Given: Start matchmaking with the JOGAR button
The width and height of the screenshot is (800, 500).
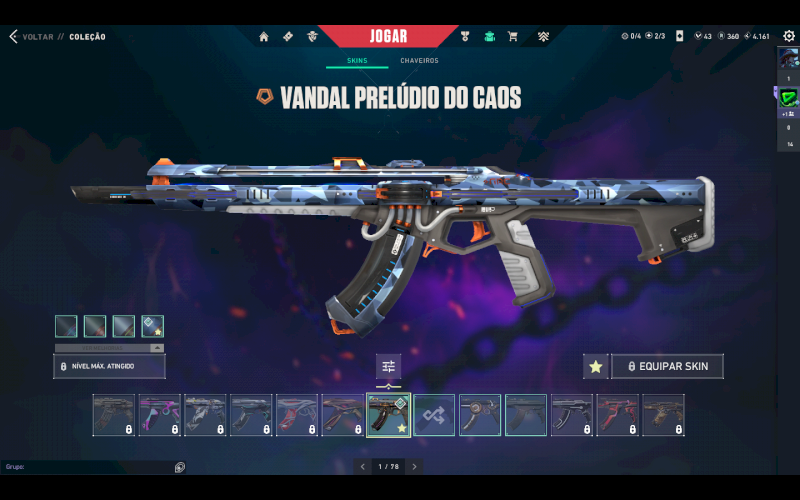Looking at the screenshot, I should pyautogui.click(x=388, y=36).
